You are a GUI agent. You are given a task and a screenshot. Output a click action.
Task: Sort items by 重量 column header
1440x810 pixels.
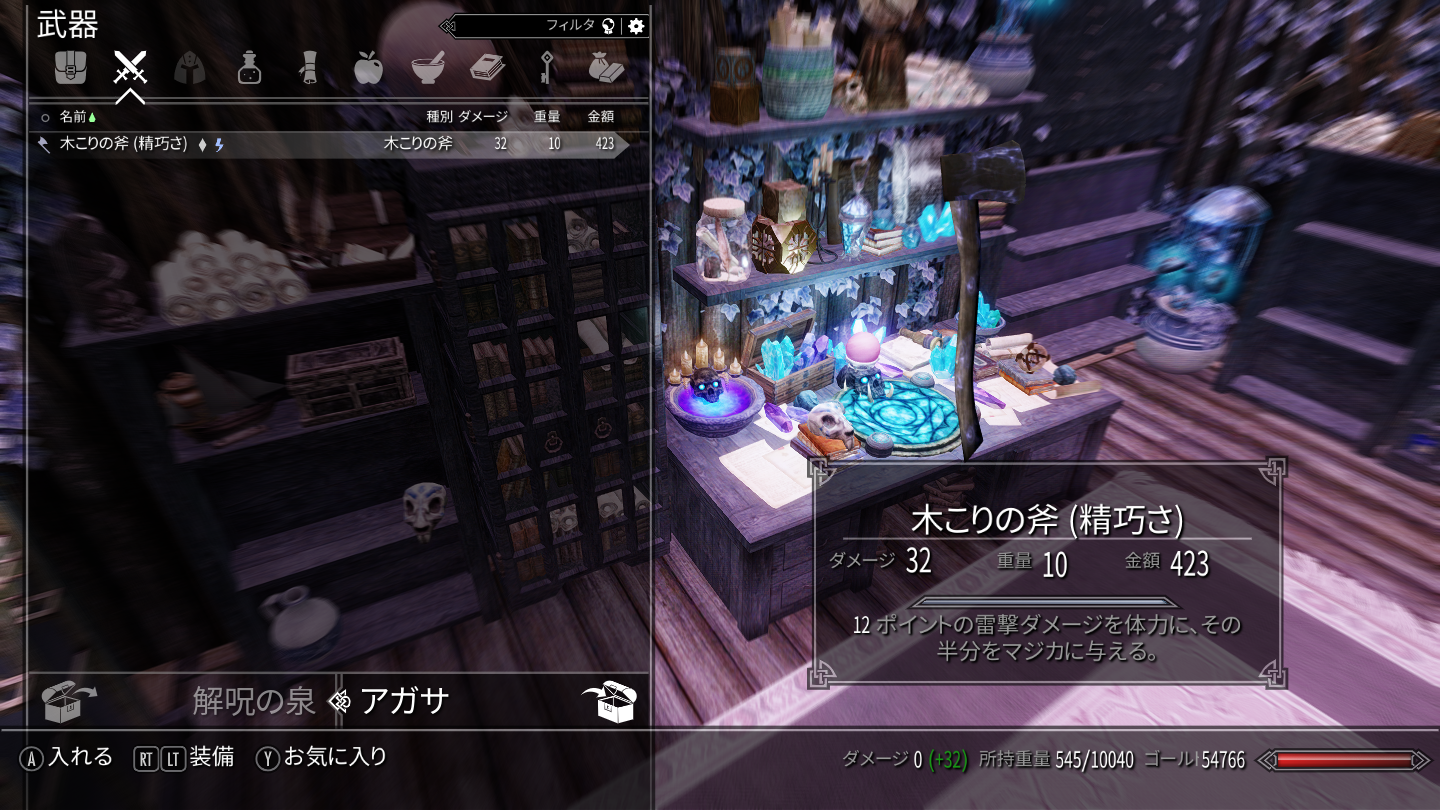547,117
